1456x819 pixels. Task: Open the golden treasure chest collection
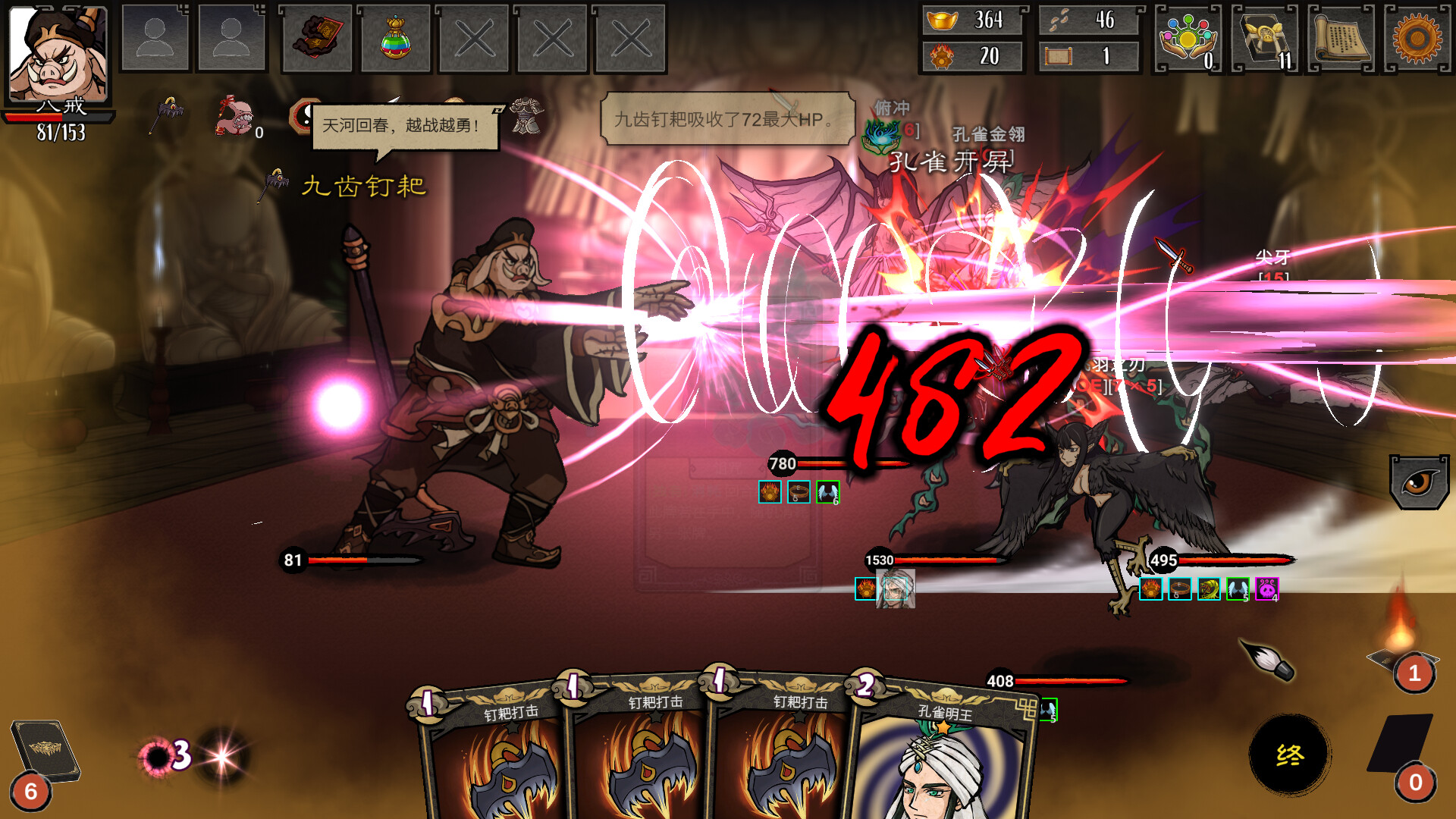pyautogui.click(x=1265, y=39)
